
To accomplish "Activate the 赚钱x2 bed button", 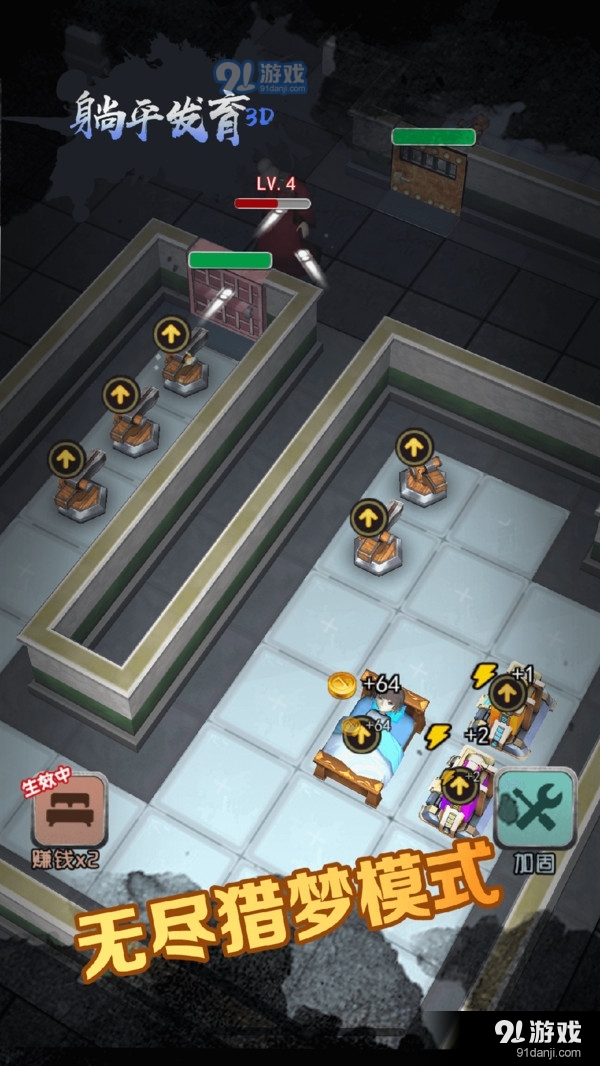I will click(x=69, y=813).
